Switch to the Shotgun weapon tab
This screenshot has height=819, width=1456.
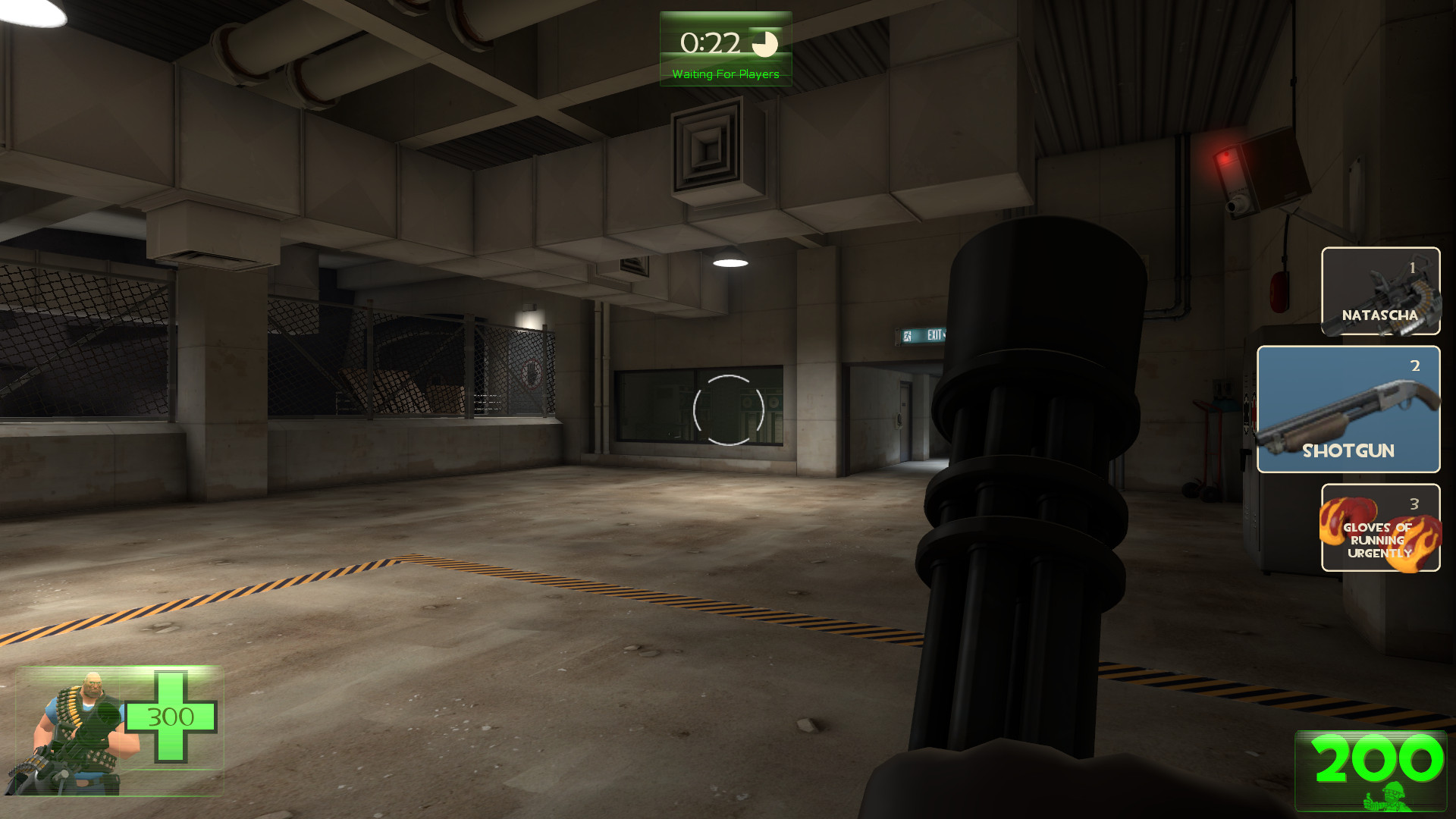point(1348,409)
